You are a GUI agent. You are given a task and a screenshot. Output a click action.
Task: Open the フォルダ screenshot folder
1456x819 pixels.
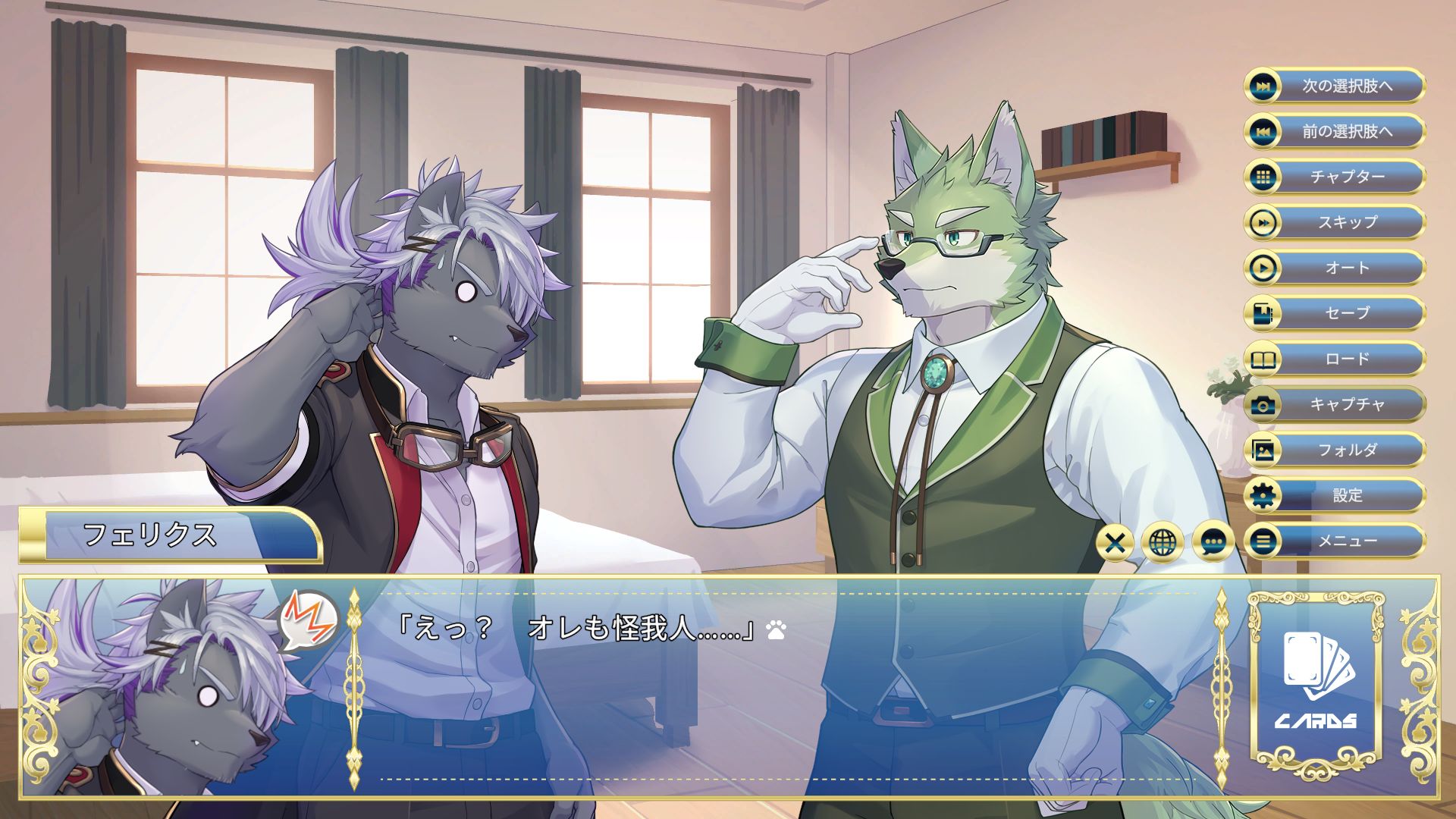coord(1335,450)
